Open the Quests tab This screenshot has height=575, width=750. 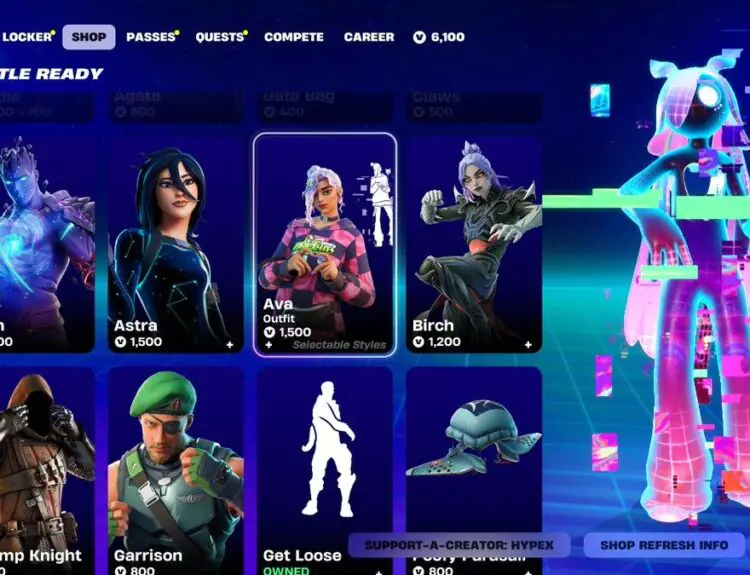(219, 37)
